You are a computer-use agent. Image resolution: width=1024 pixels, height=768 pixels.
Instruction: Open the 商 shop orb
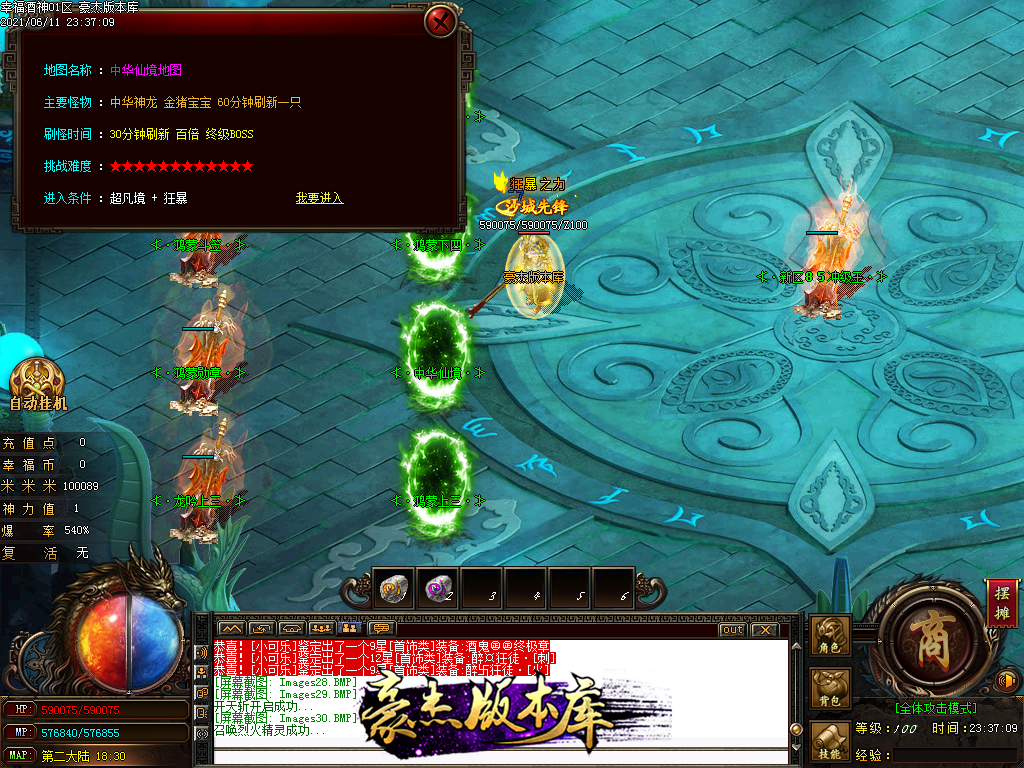(x=923, y=638)
